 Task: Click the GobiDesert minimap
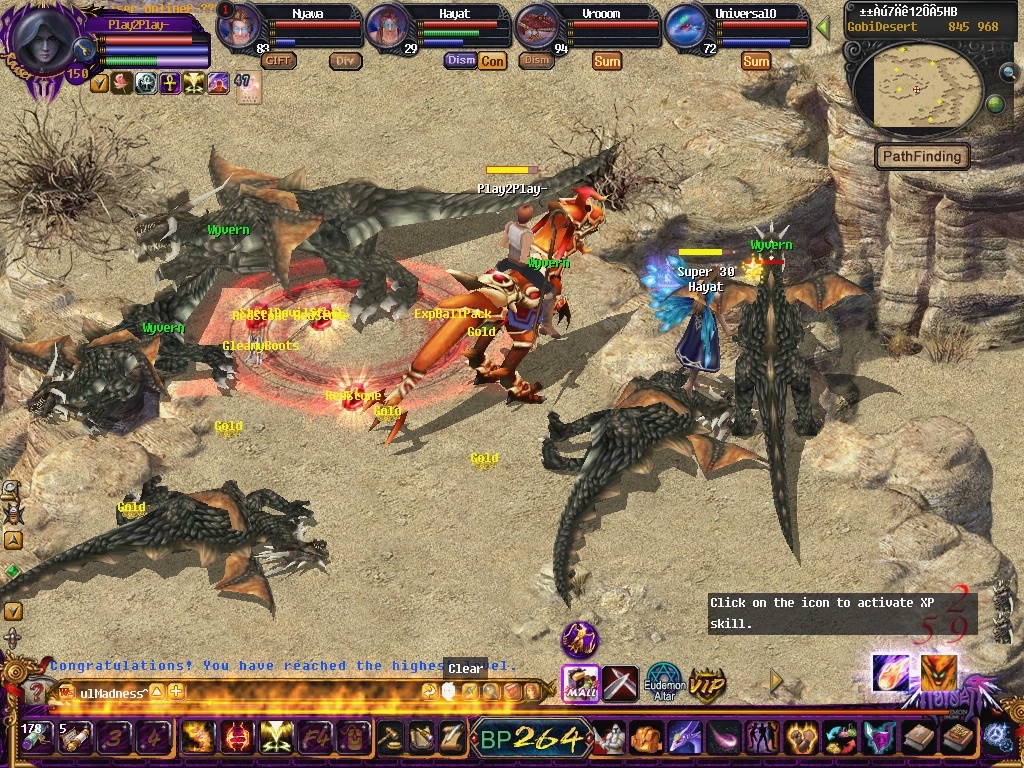(915, 87)
